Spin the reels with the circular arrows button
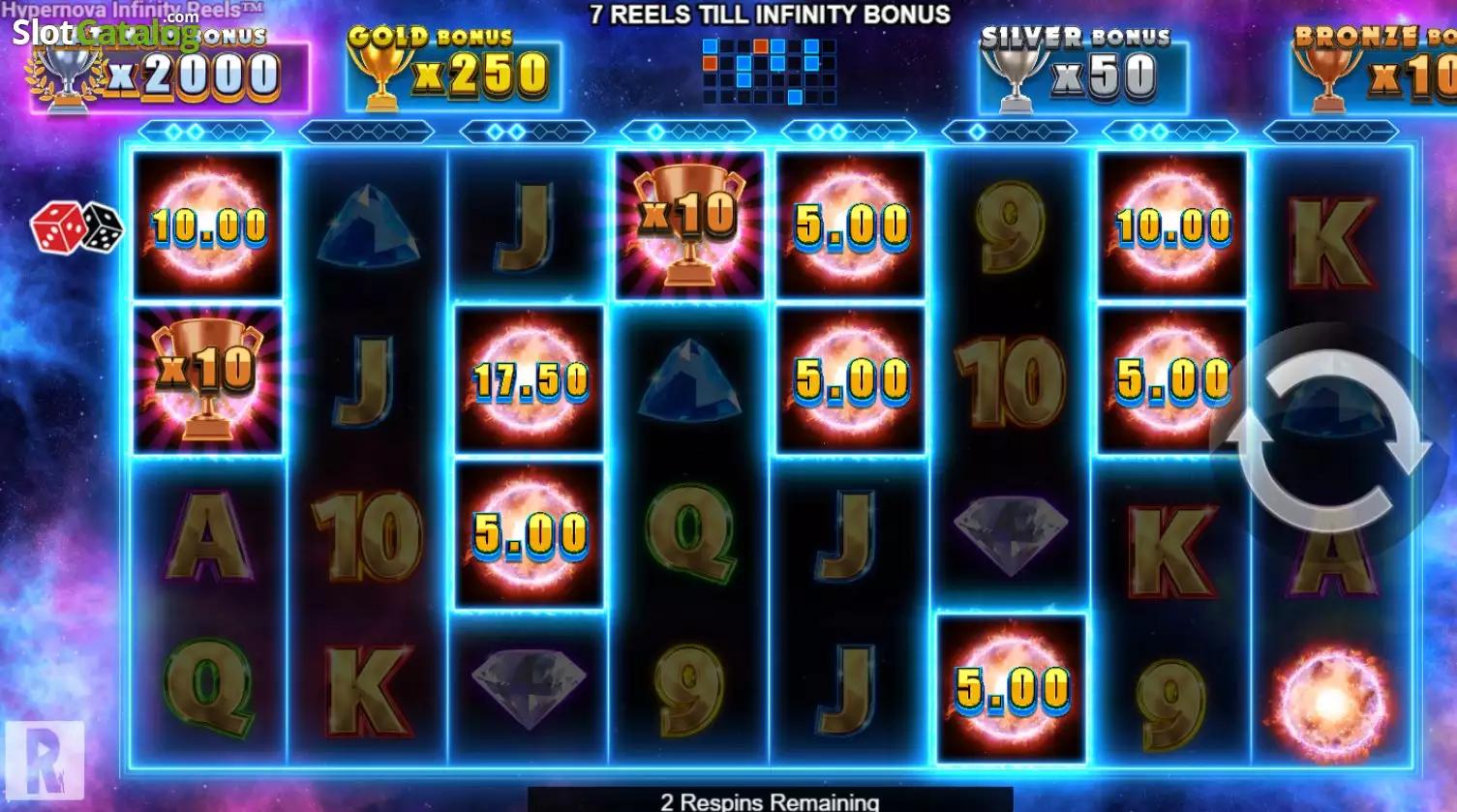Screen dimensions: 1457x812 [x=1328, y=440]
